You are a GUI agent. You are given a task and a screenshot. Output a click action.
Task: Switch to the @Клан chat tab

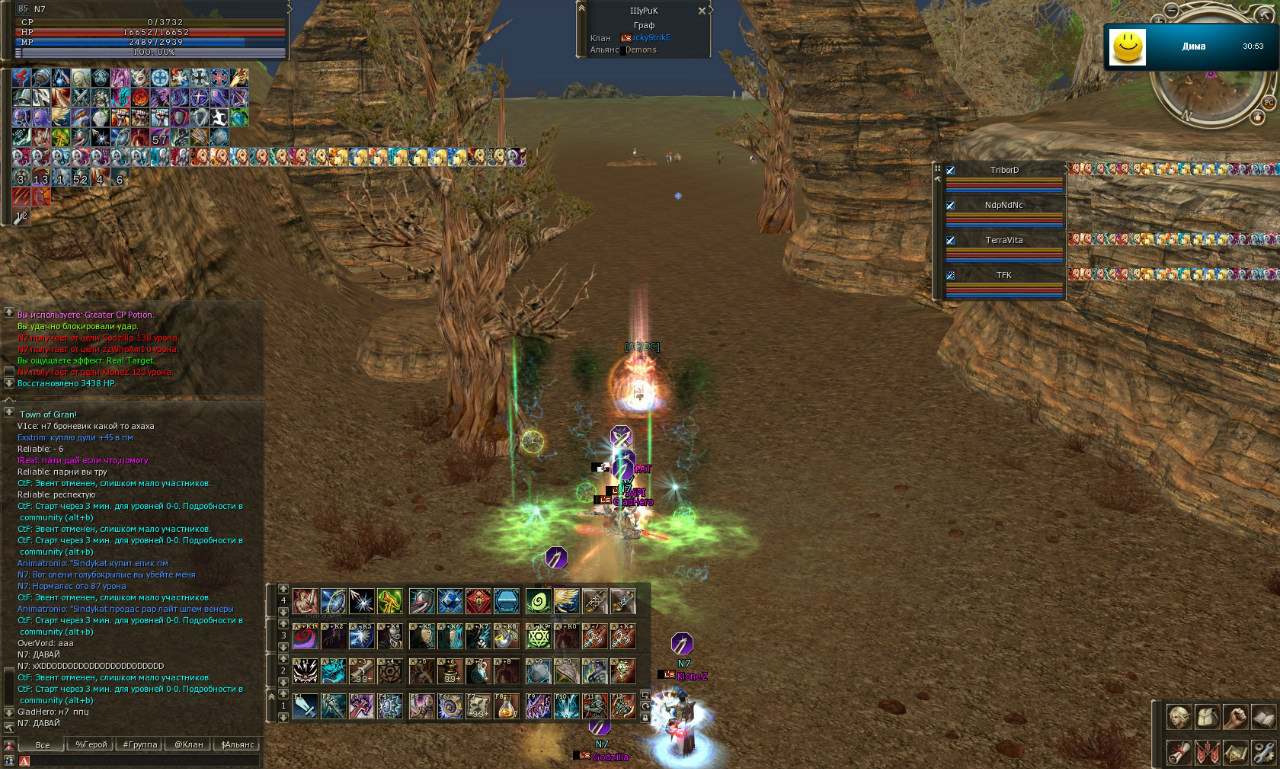coord(190,744)
